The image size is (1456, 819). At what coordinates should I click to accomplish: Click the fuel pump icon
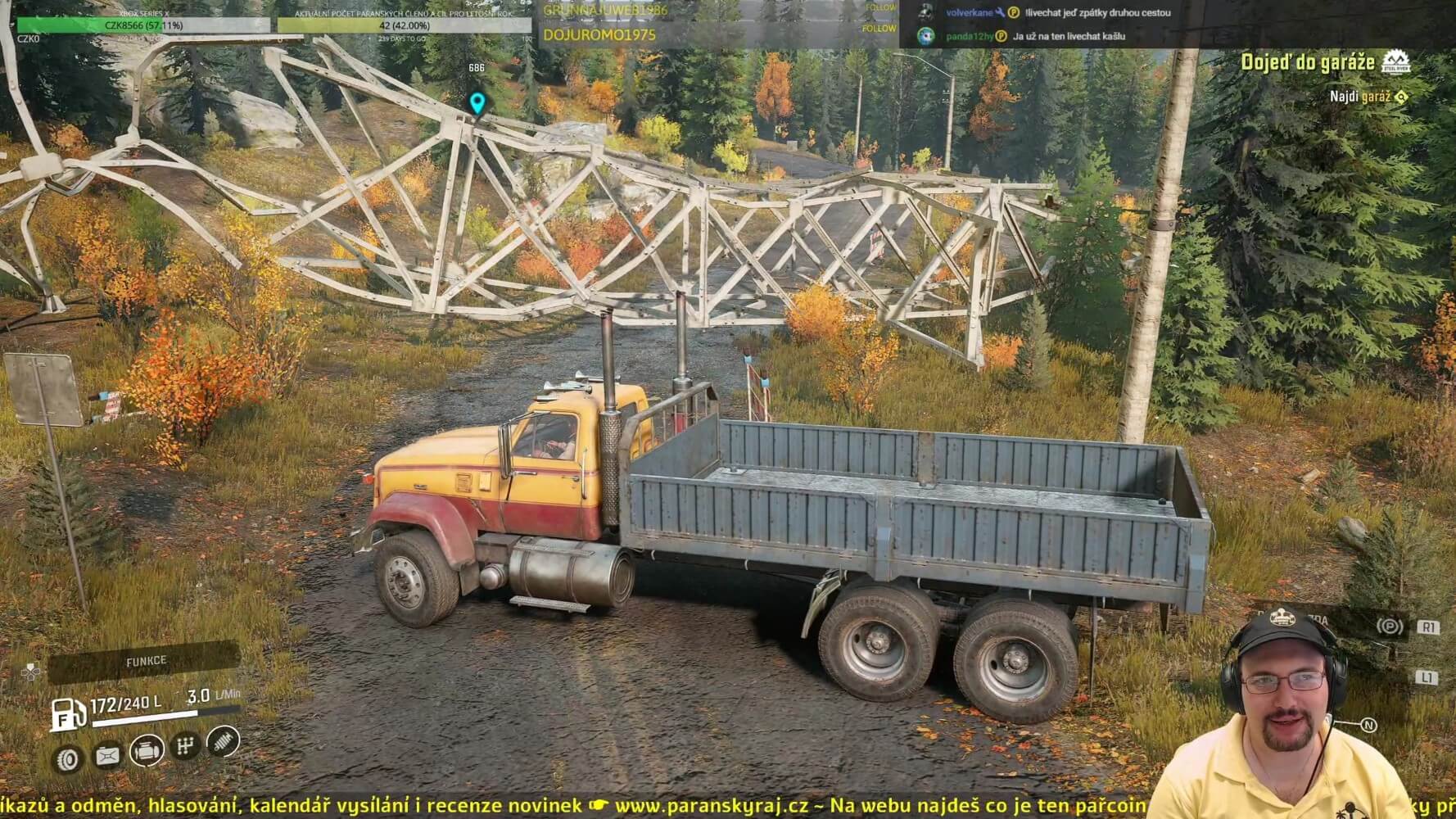[68, 714]
